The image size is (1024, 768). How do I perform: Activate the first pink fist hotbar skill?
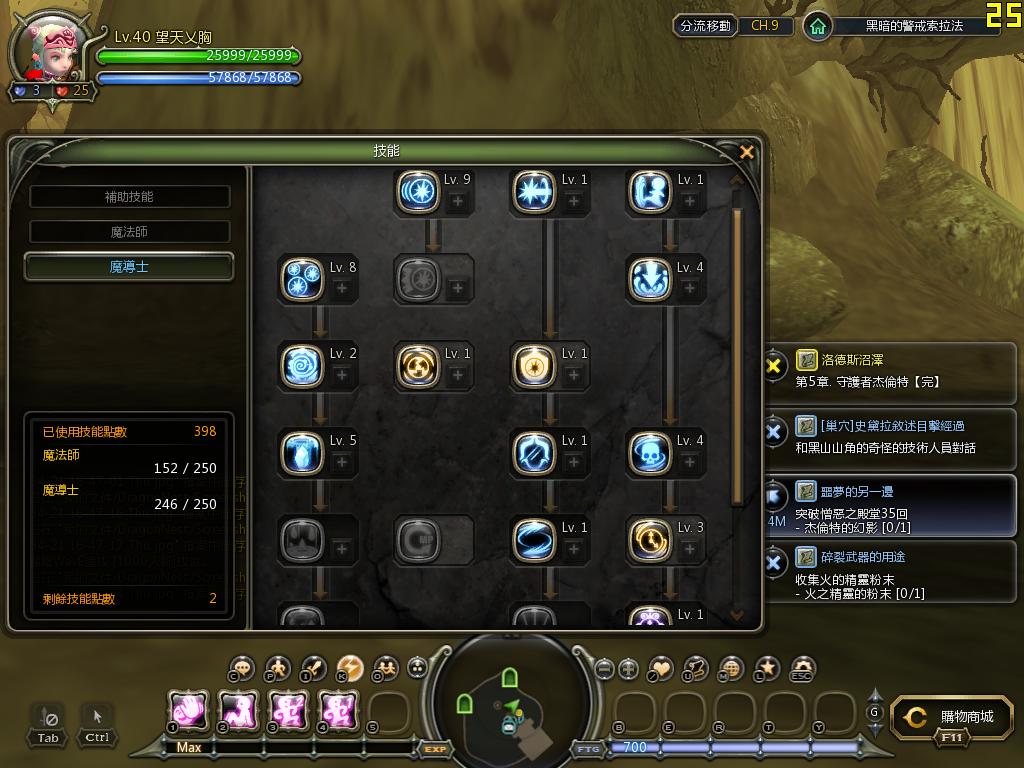[x=188, y=710]
